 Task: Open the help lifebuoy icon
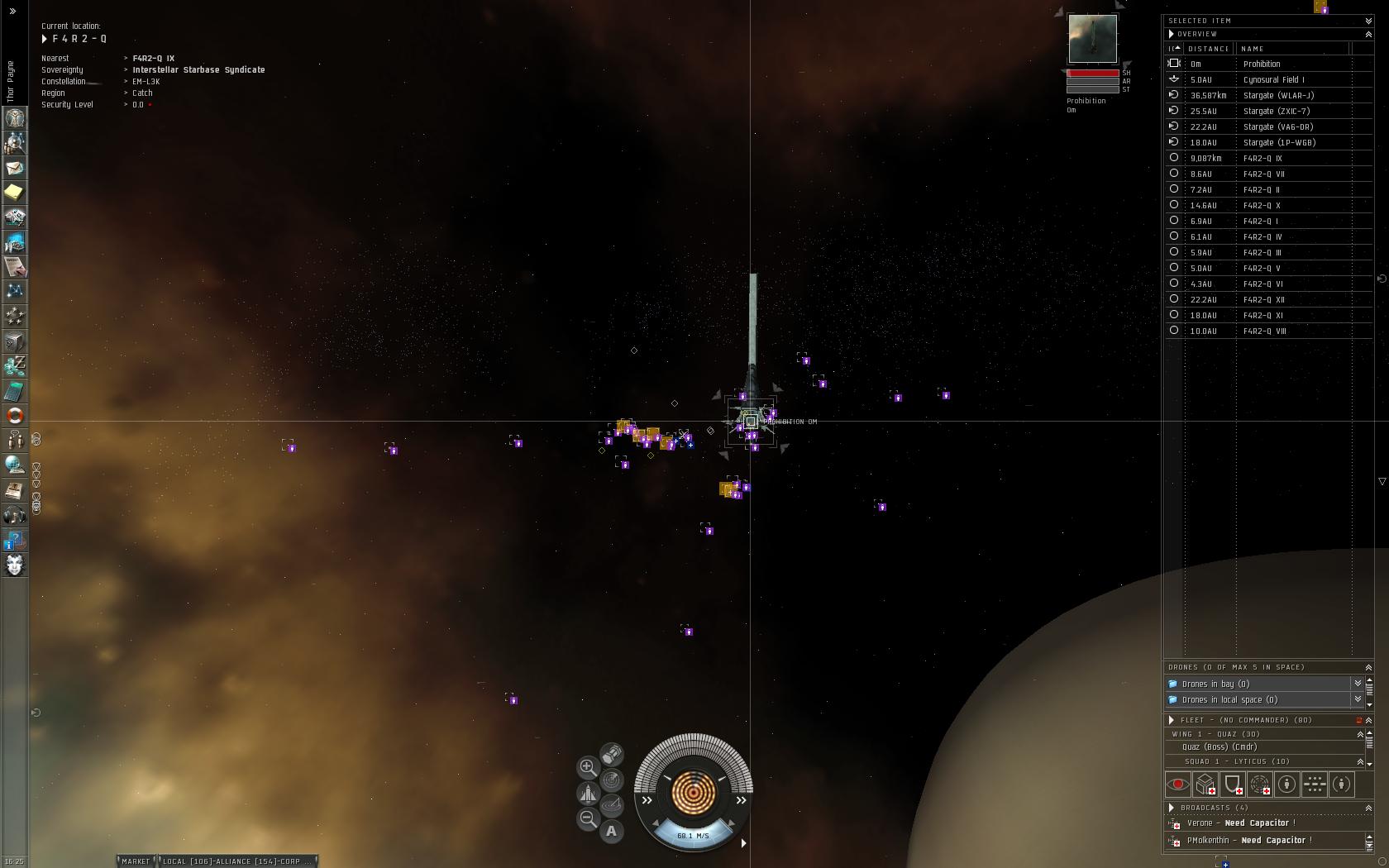(15, 415)
